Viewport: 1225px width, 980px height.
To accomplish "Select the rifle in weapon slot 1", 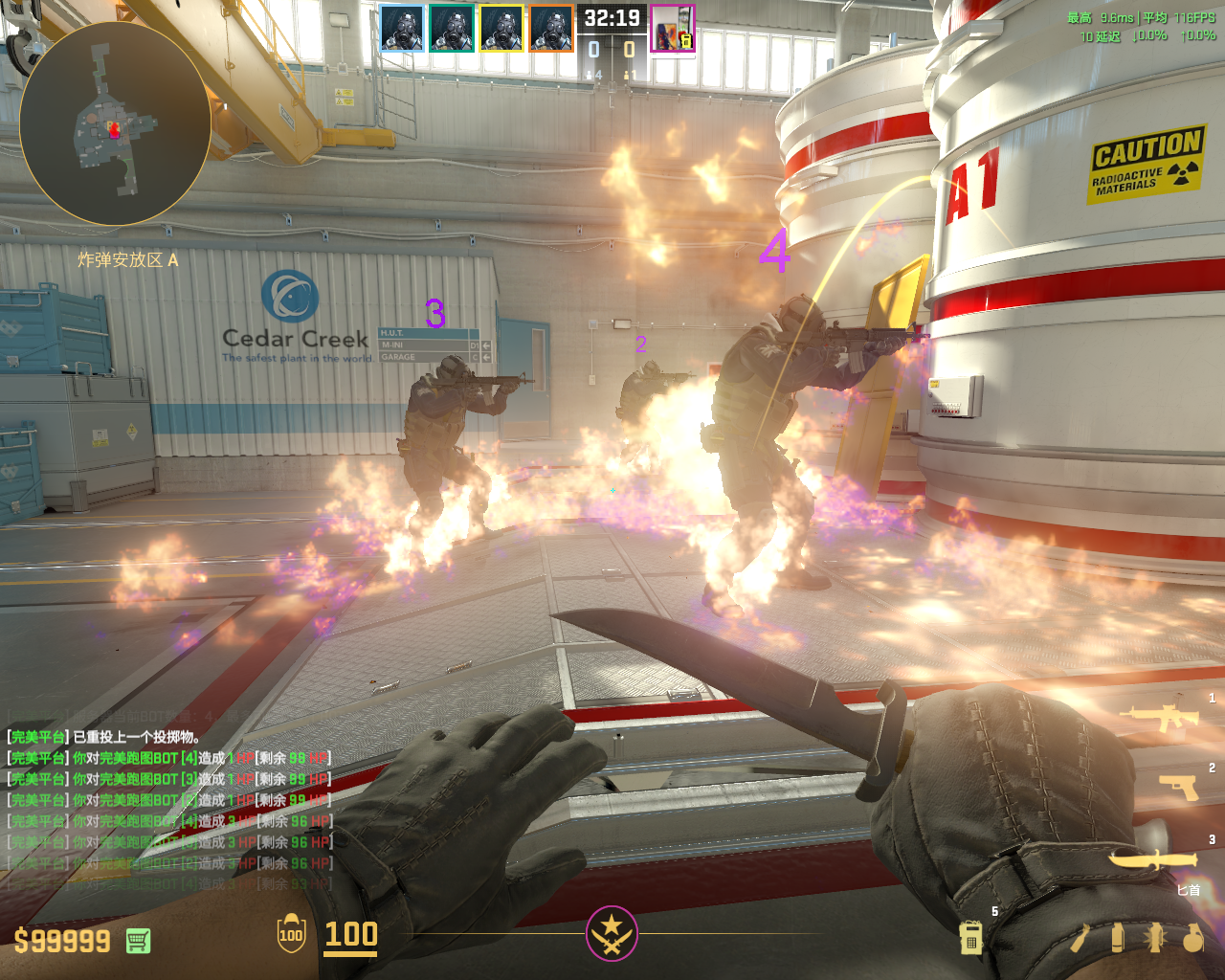I will click(1160, 718).
